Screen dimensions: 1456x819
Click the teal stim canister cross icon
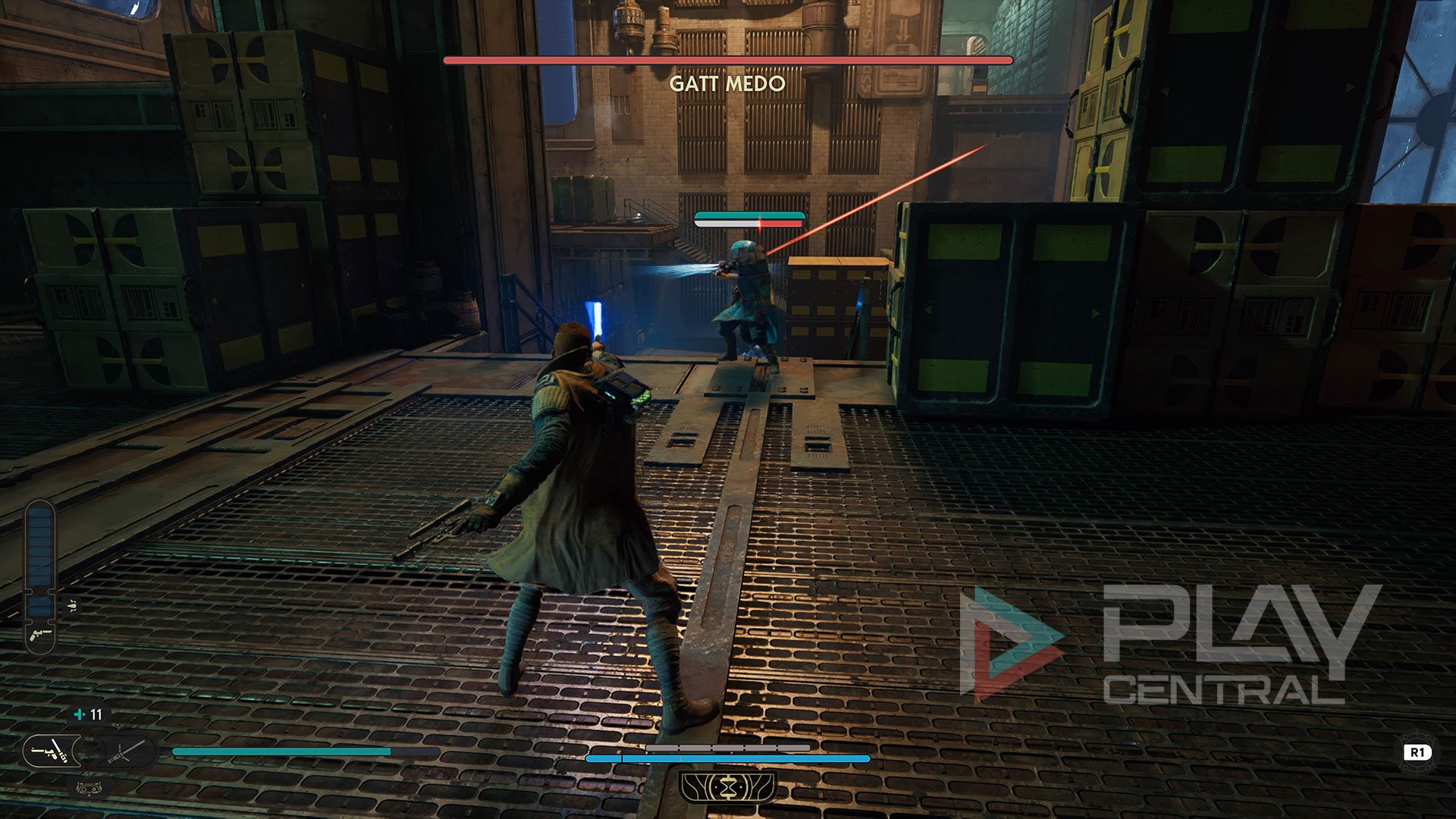point(80,714)
